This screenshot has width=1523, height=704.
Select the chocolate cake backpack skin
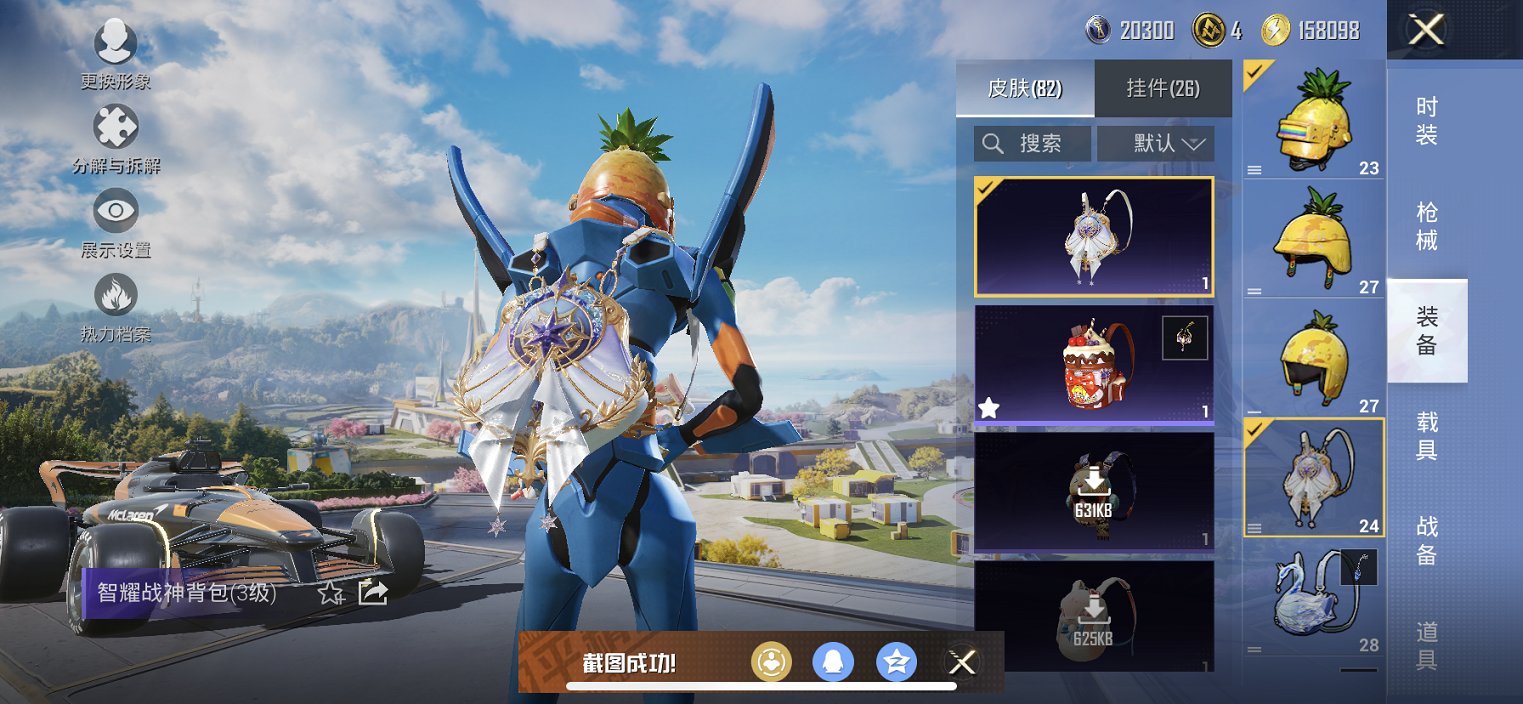1094,365
